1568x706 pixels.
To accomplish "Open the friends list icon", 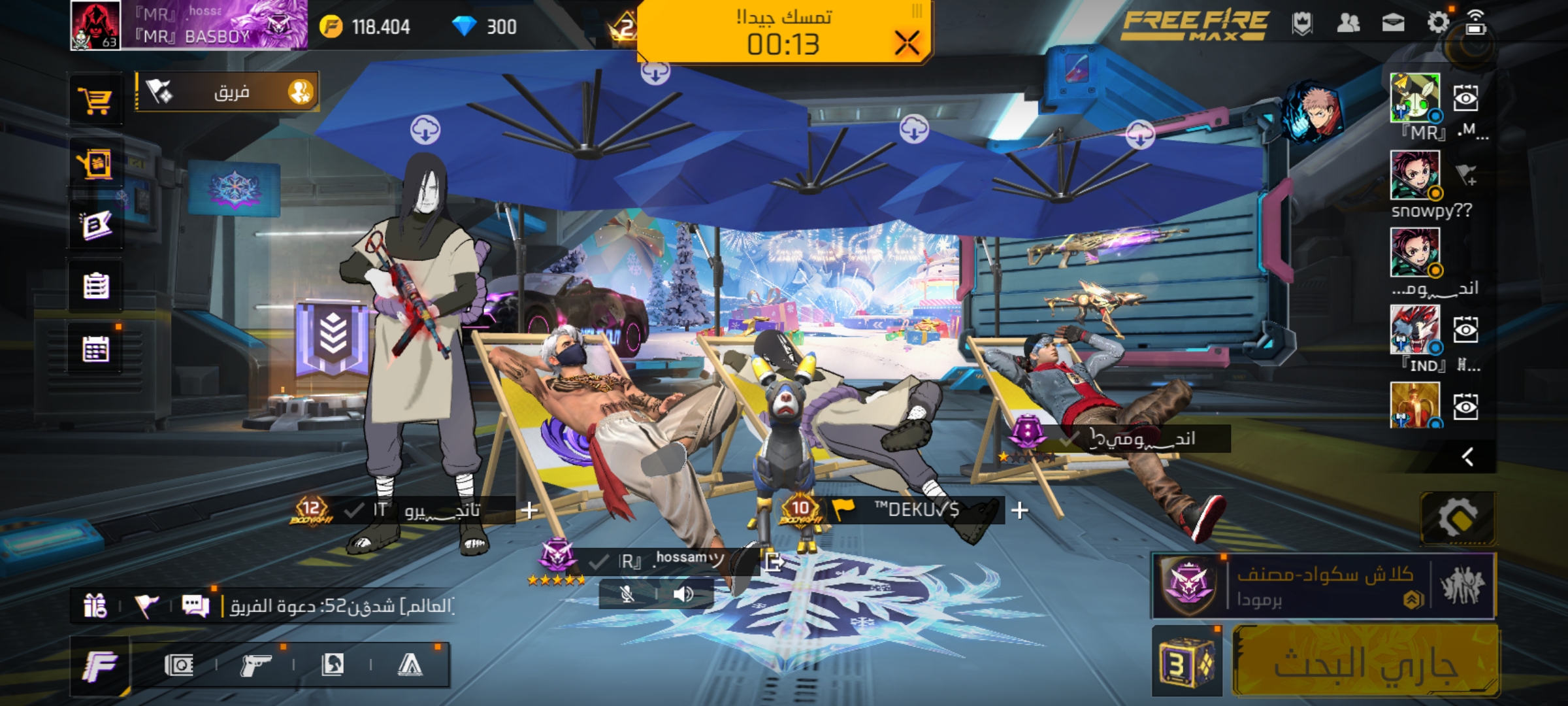I will (1348, 24).
